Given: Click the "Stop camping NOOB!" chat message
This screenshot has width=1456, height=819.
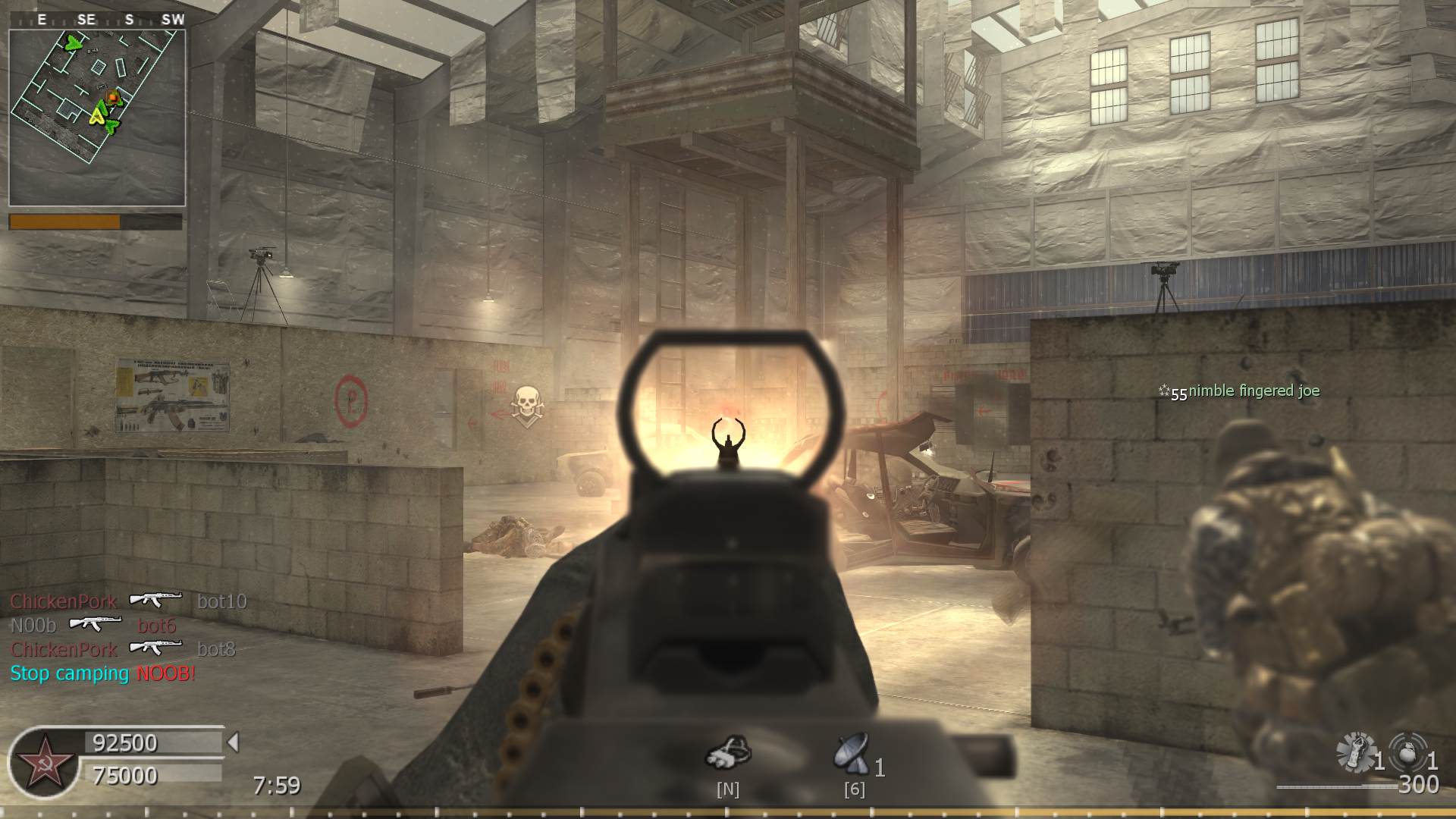Looking at the screenshot, I should point(103,673).
